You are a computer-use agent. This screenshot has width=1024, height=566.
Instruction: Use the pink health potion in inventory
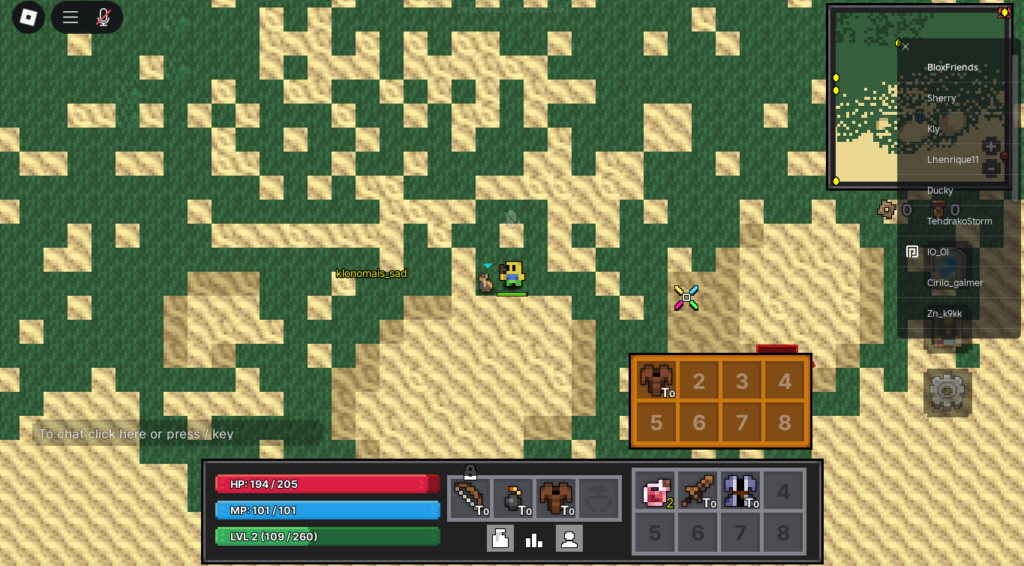(x=655, y=490)
